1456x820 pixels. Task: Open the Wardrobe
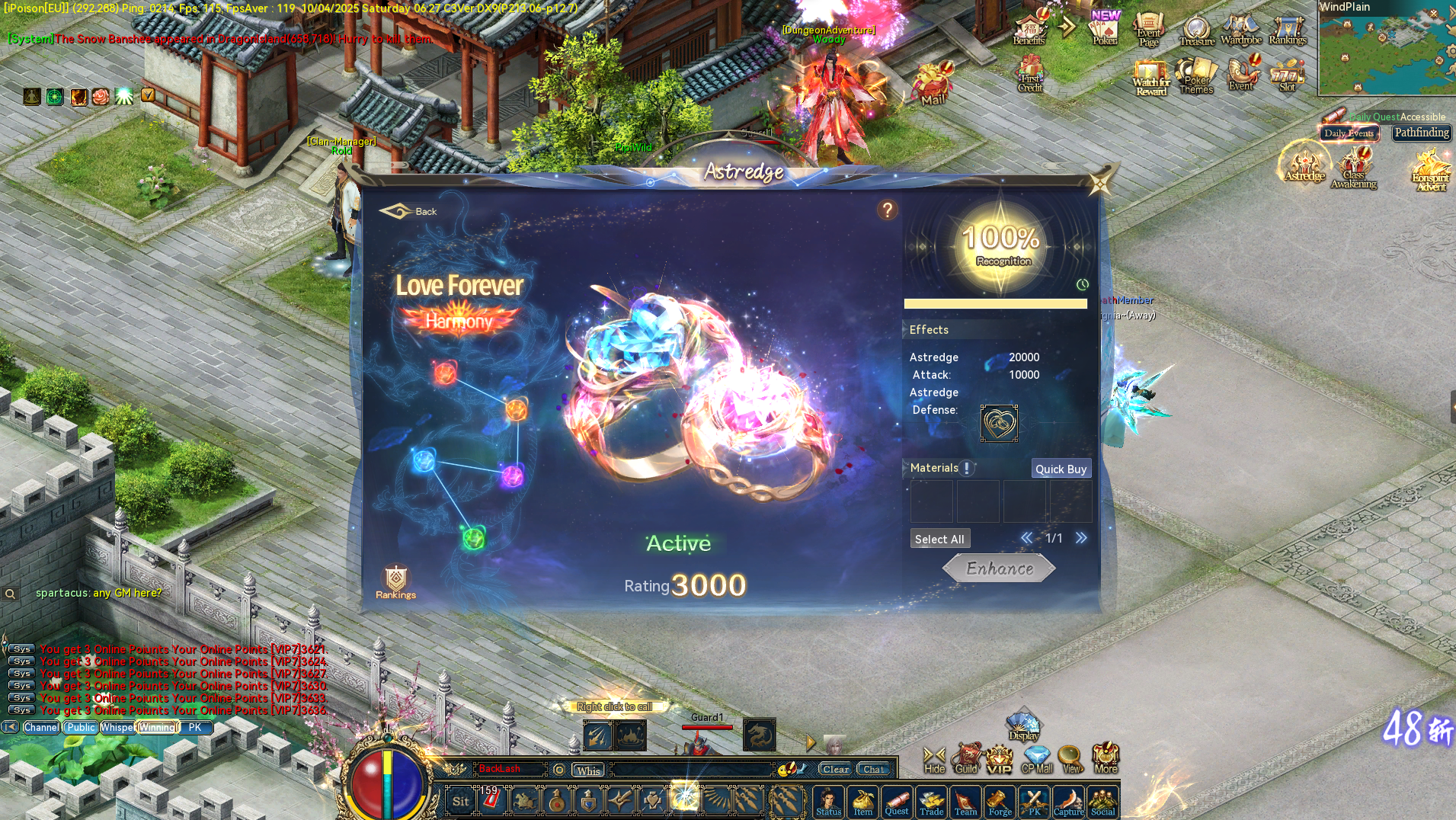click(1240, 30)
